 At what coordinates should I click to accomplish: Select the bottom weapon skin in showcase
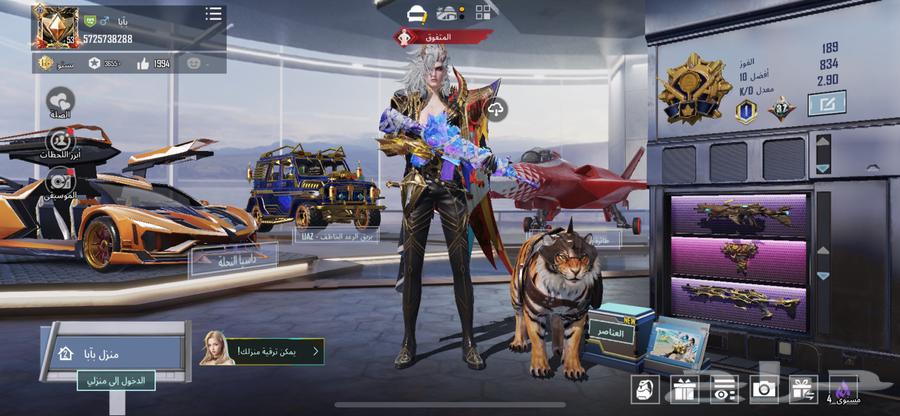click(x=736, y=300)
